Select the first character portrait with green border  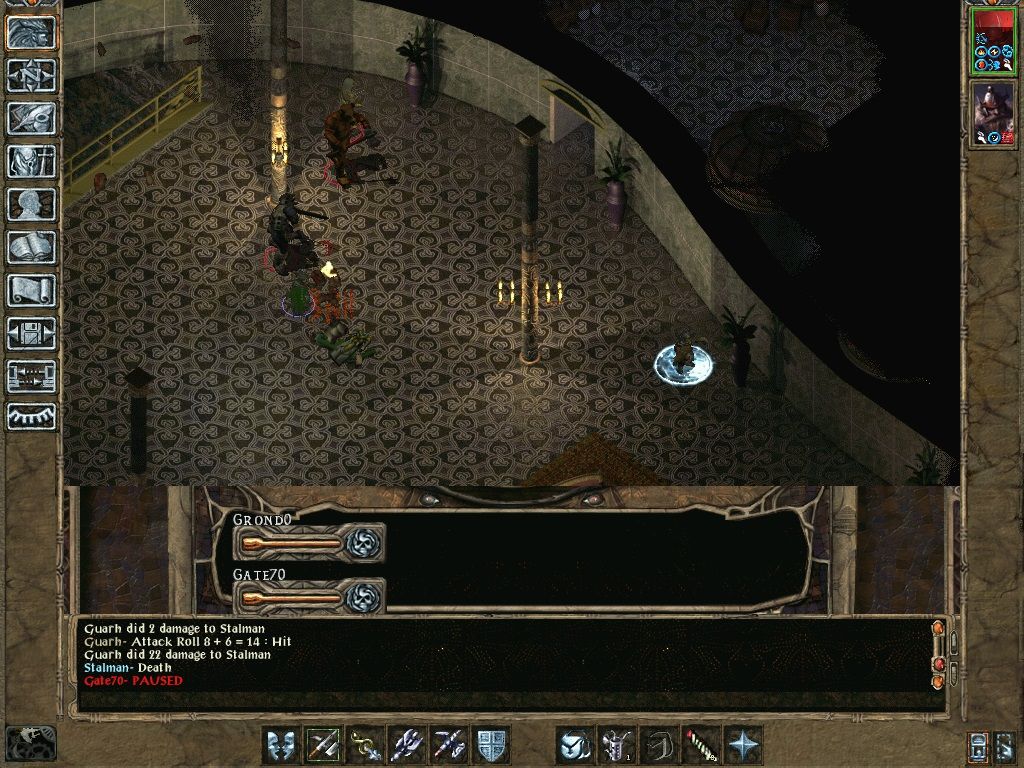tap(993, 42)
